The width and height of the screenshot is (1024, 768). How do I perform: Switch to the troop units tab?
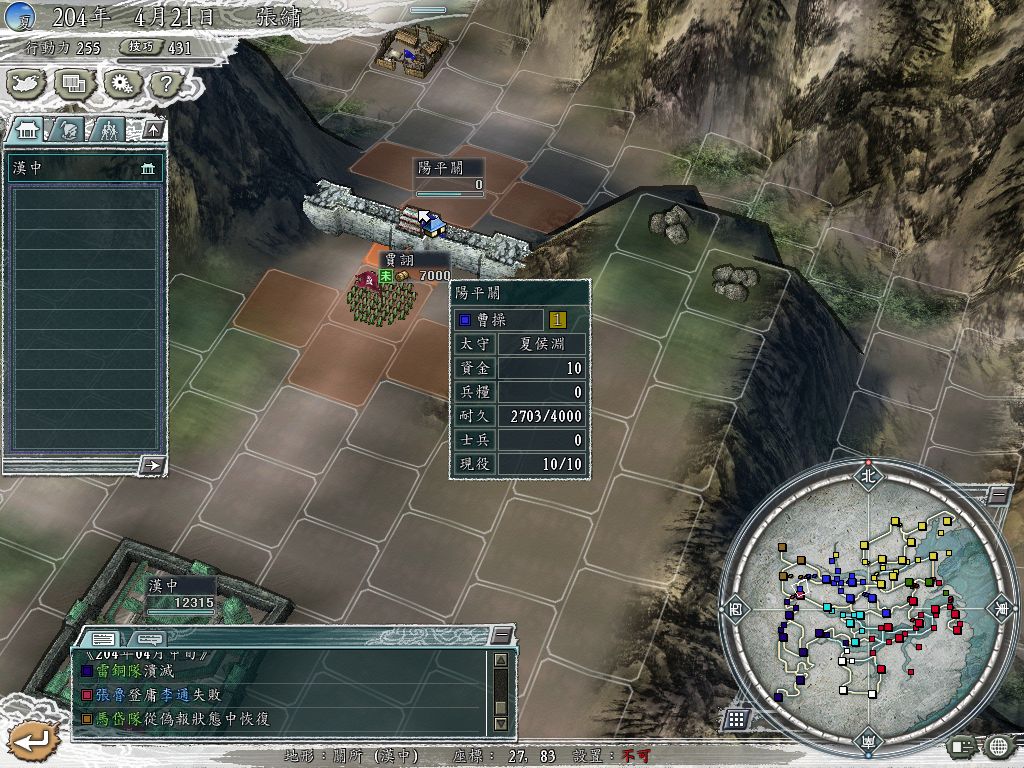109,129
